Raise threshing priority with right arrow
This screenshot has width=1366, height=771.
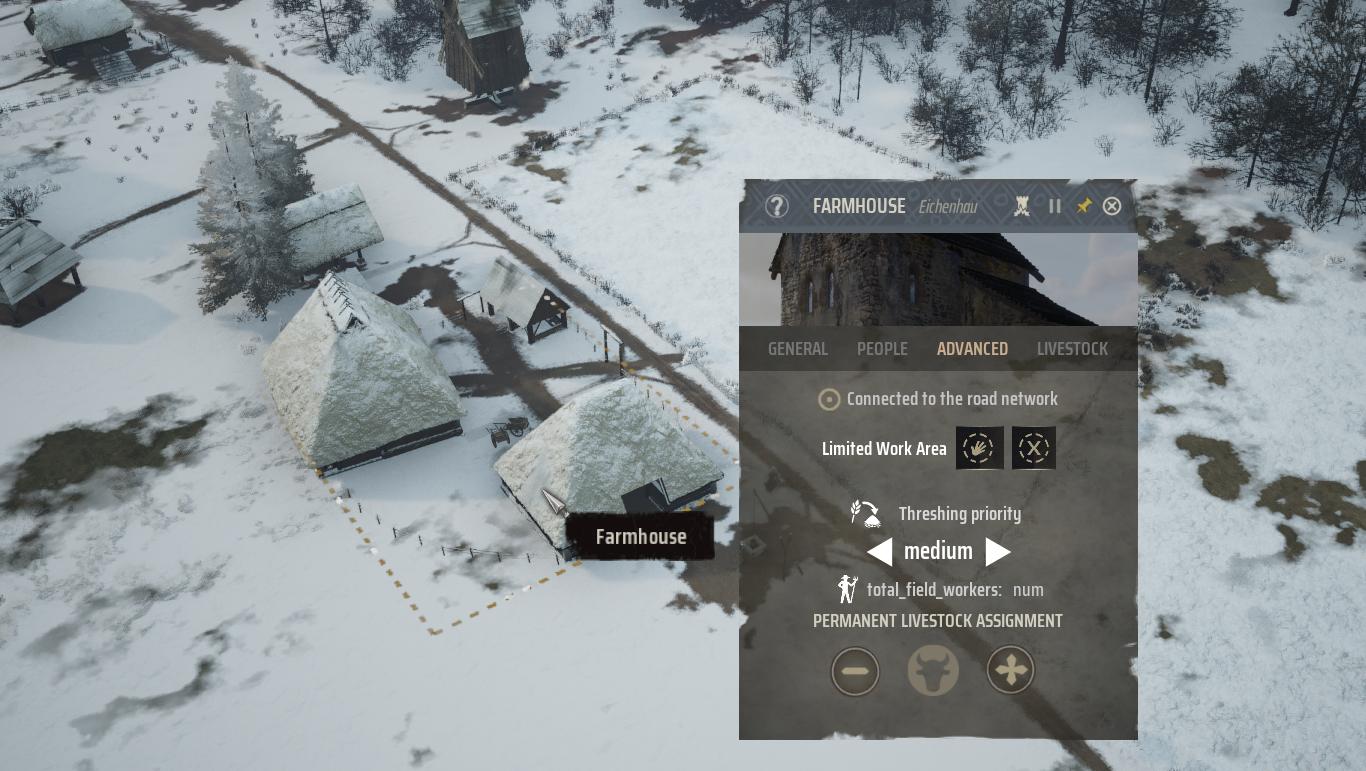click(x=997, y=552)
